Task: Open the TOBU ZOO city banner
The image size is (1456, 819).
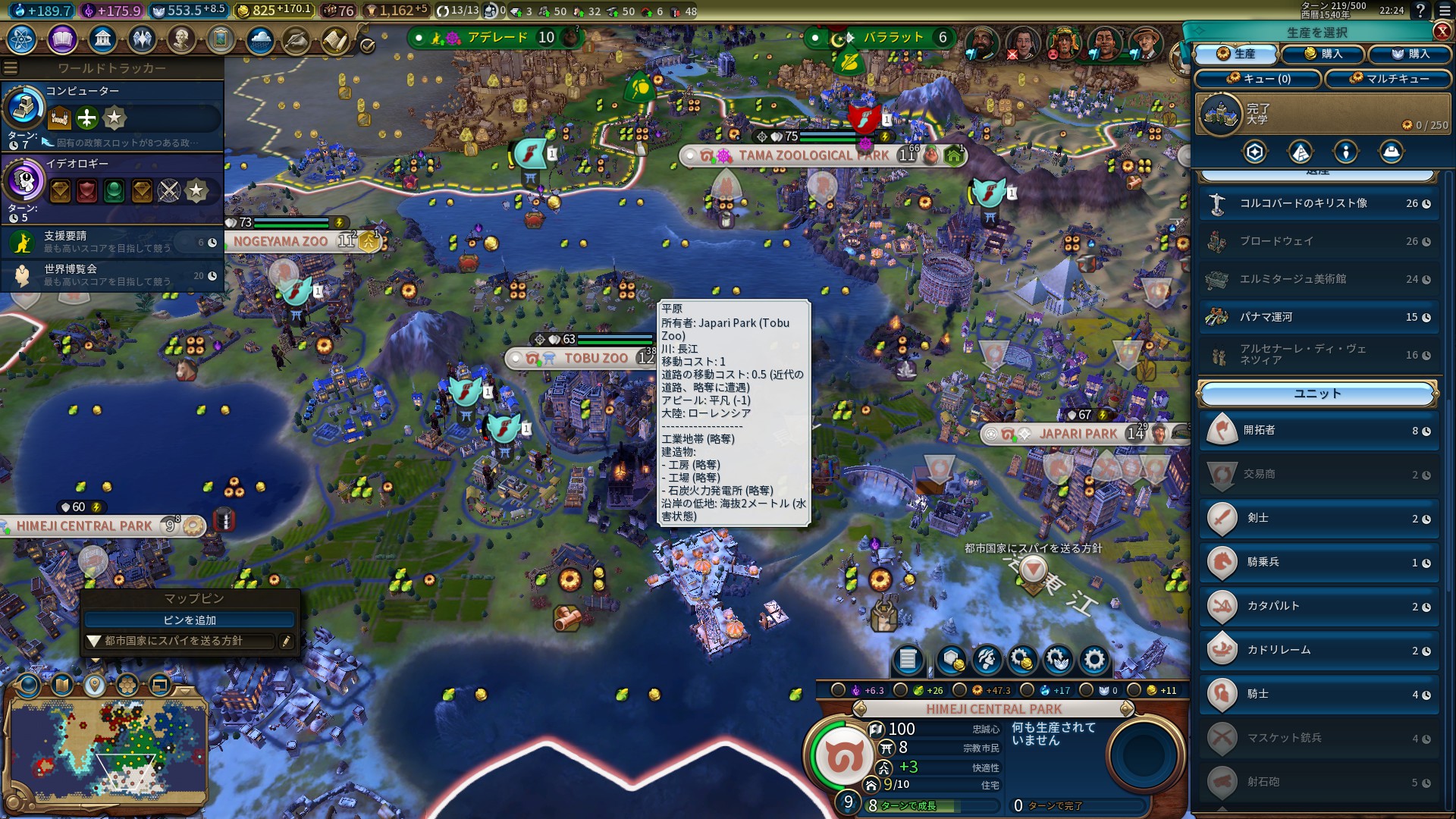Action: (595, 358)
